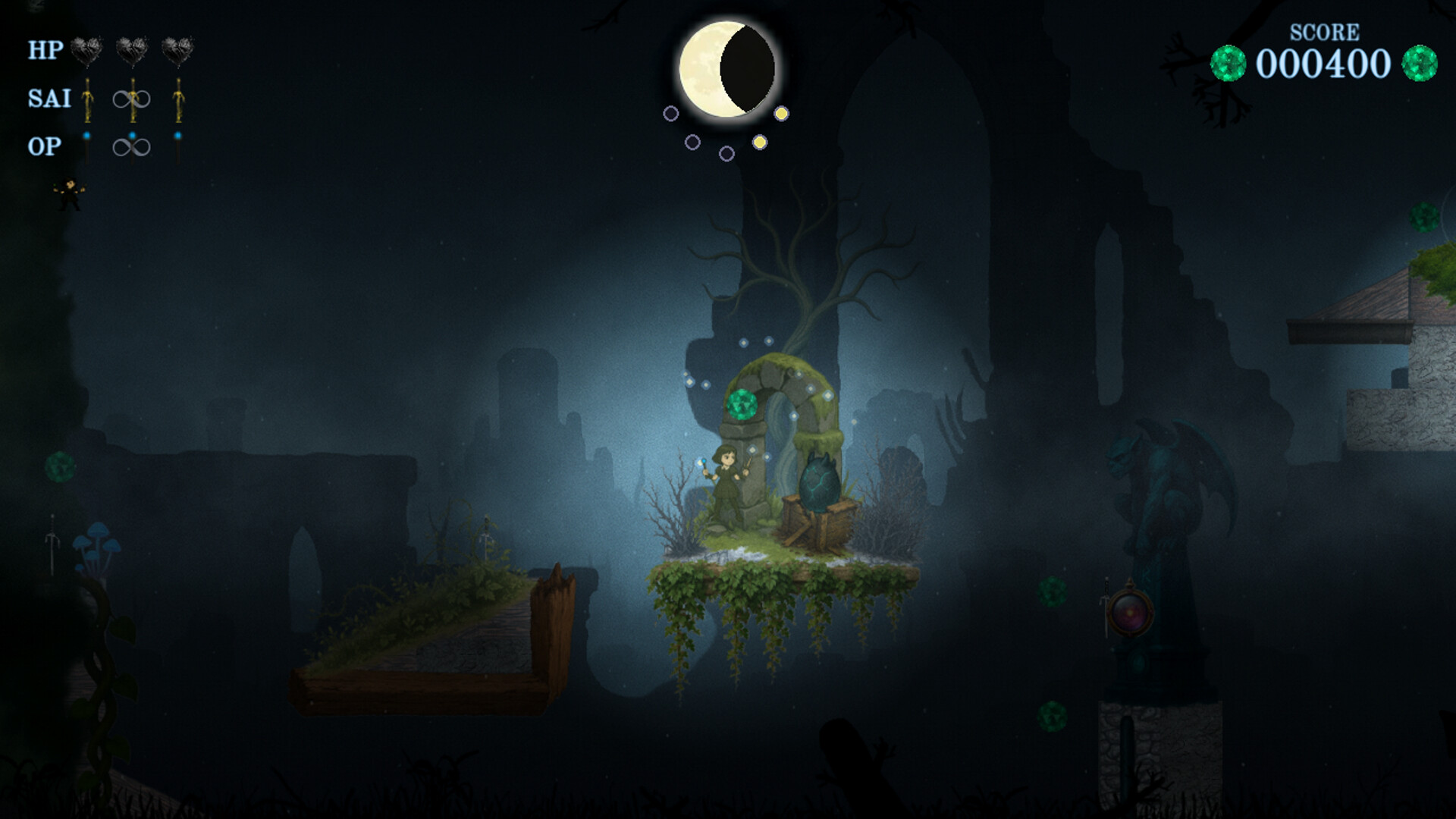1456x819 pixels.
Task: Toggle the lit yellow moon-phase dot right of the moon
Action: (782, 114)
